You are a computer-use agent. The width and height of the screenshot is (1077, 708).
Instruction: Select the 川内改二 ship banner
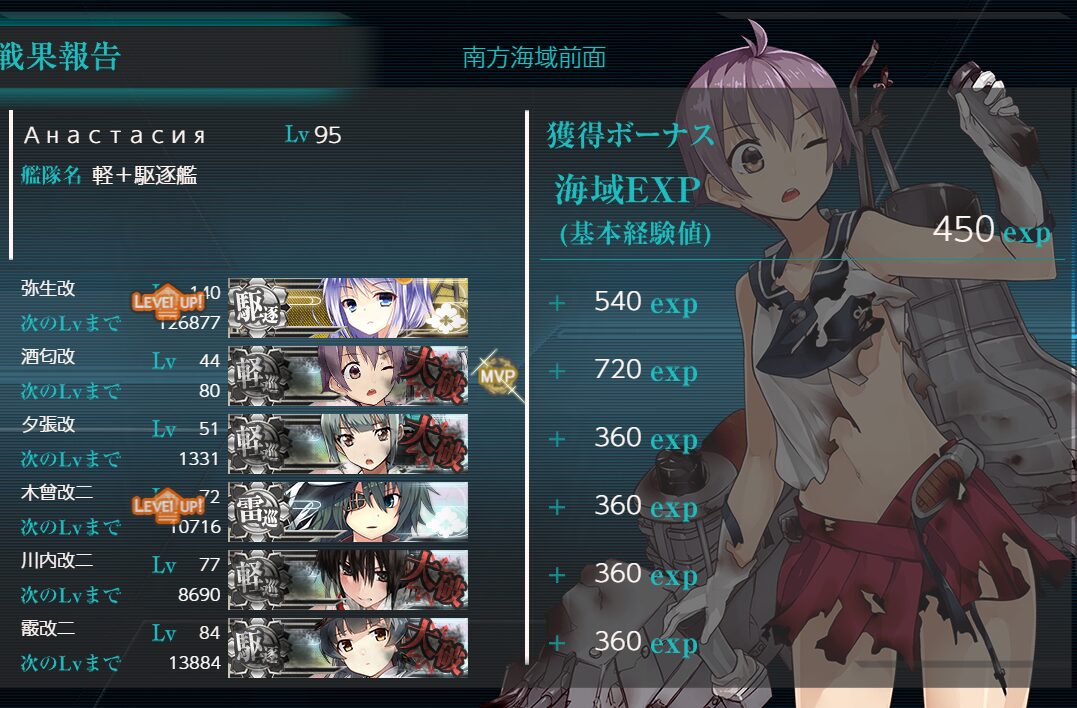348,579
